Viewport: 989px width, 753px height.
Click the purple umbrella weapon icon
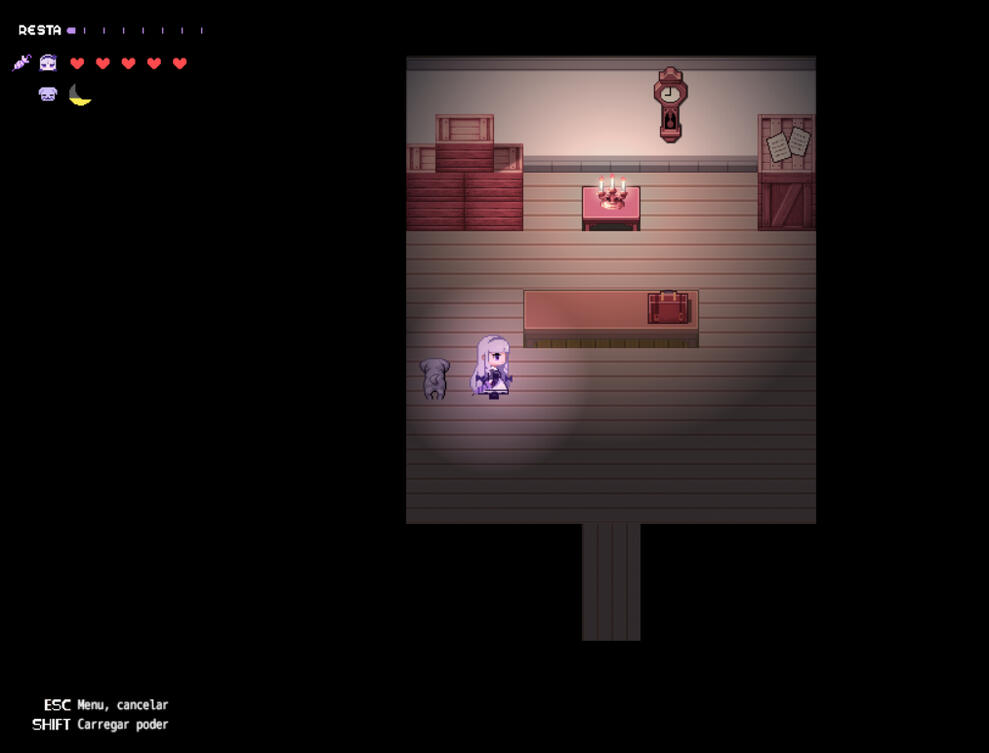[22, 63]
